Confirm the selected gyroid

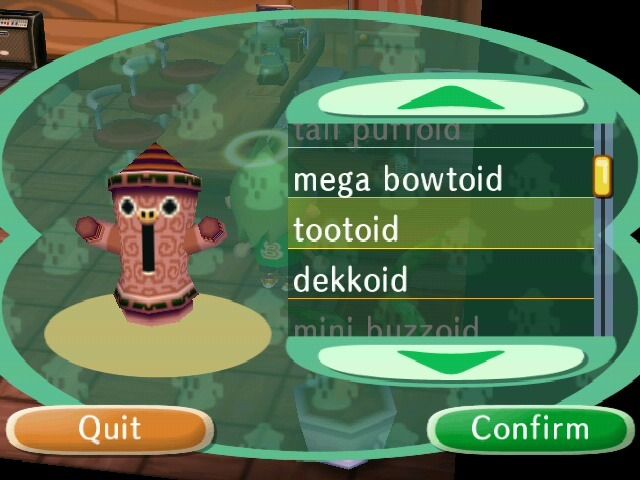click(529, 429)
